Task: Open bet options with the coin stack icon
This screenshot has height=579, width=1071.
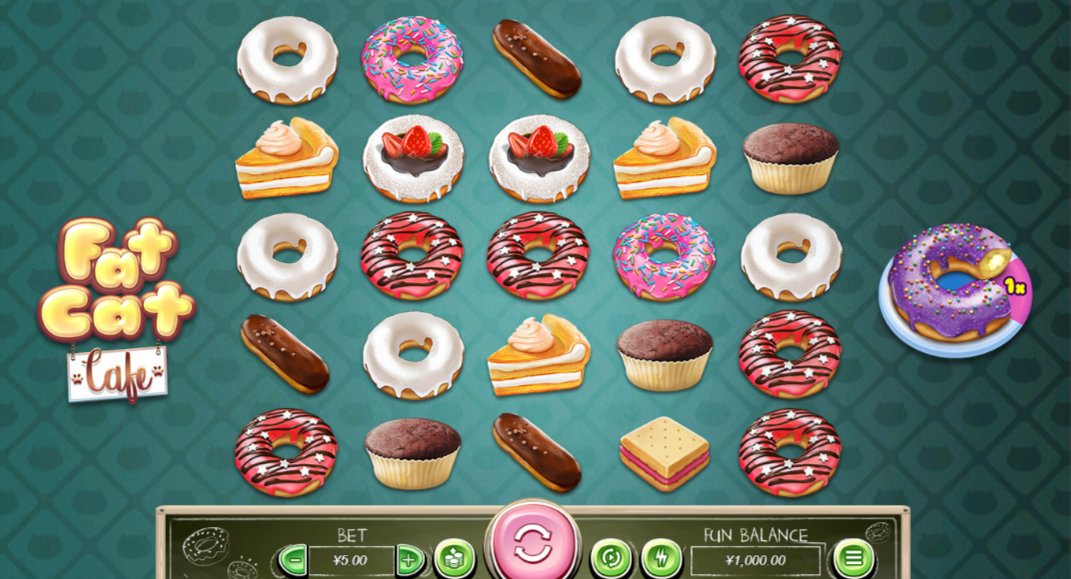Action: [454, 558]
